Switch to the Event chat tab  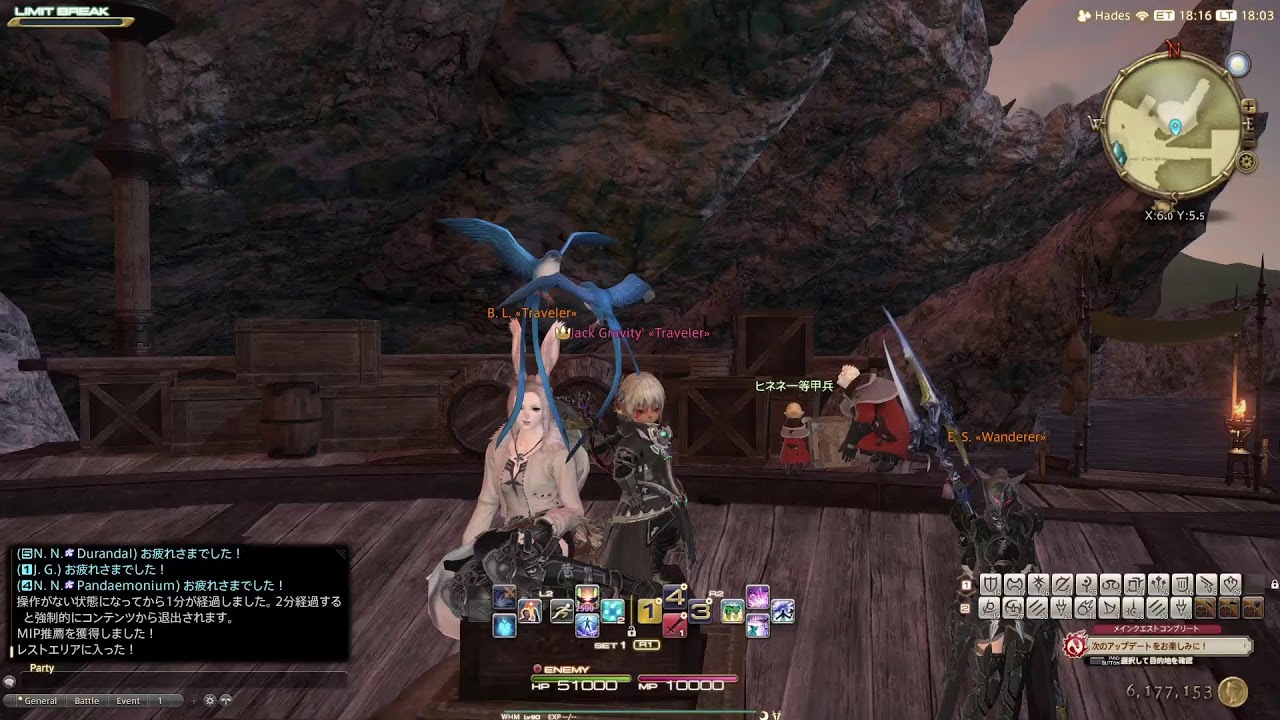pyautogui.click(x=128, y=700)
